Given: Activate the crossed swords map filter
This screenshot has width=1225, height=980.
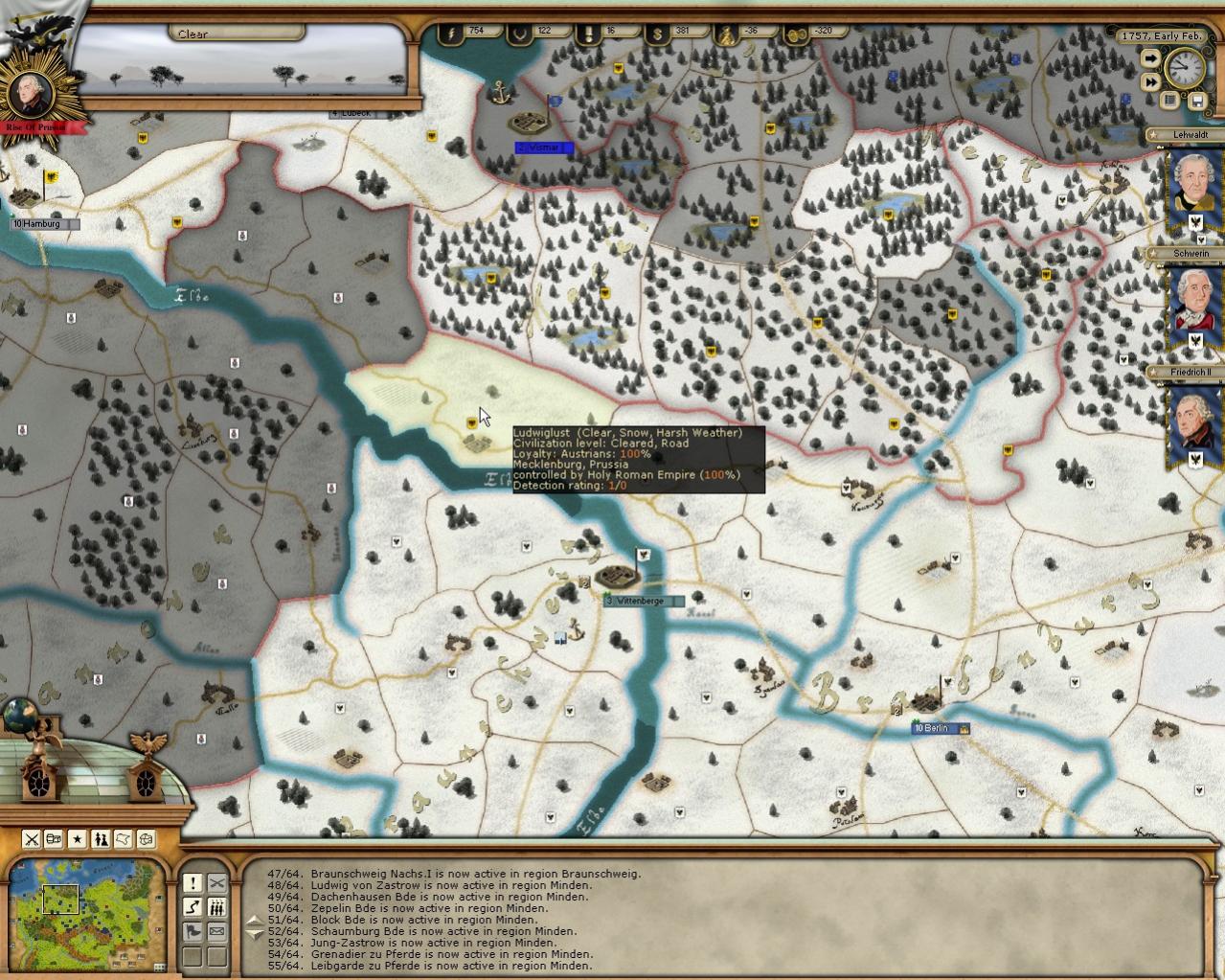Looking at the screenshot, I should tap(32, 839).
